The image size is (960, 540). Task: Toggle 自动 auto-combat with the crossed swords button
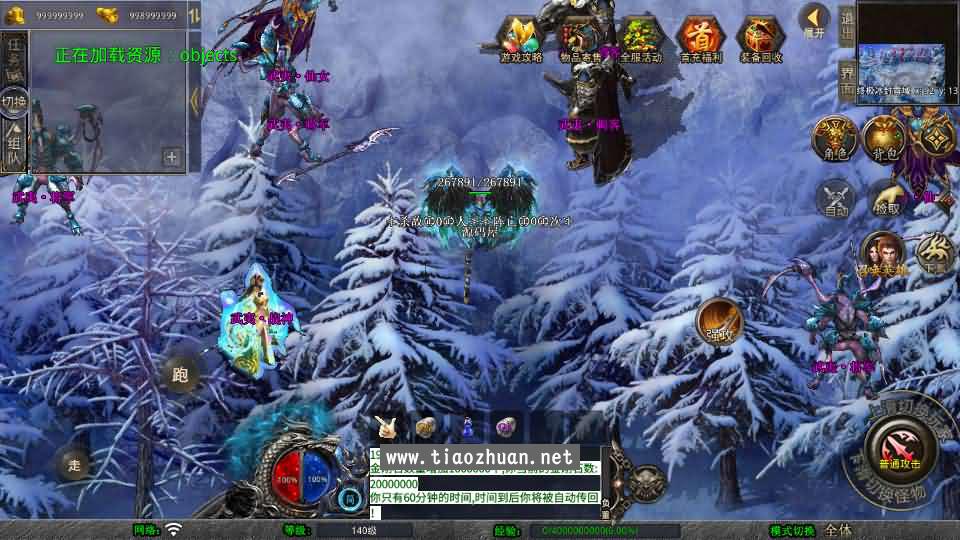(x=836, y=198)
